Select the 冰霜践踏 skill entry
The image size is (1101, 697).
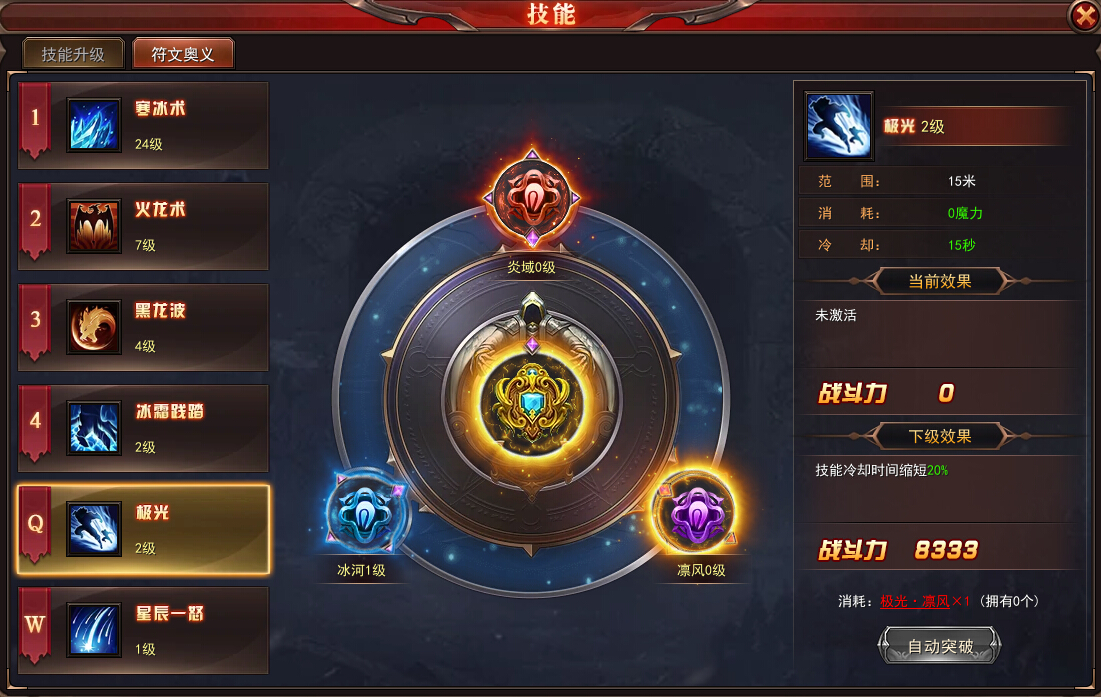coord(143,428)
